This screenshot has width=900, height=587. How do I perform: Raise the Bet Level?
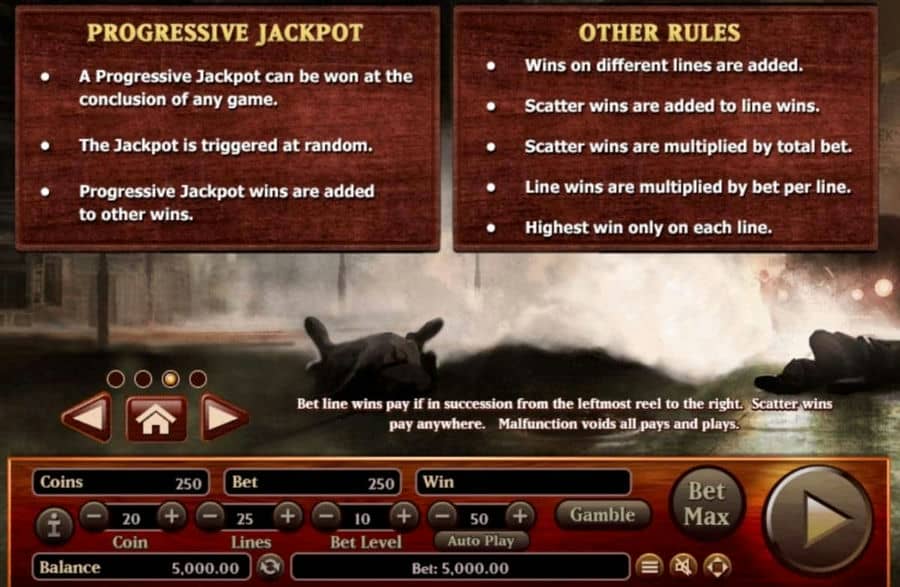tap(402, 516)
